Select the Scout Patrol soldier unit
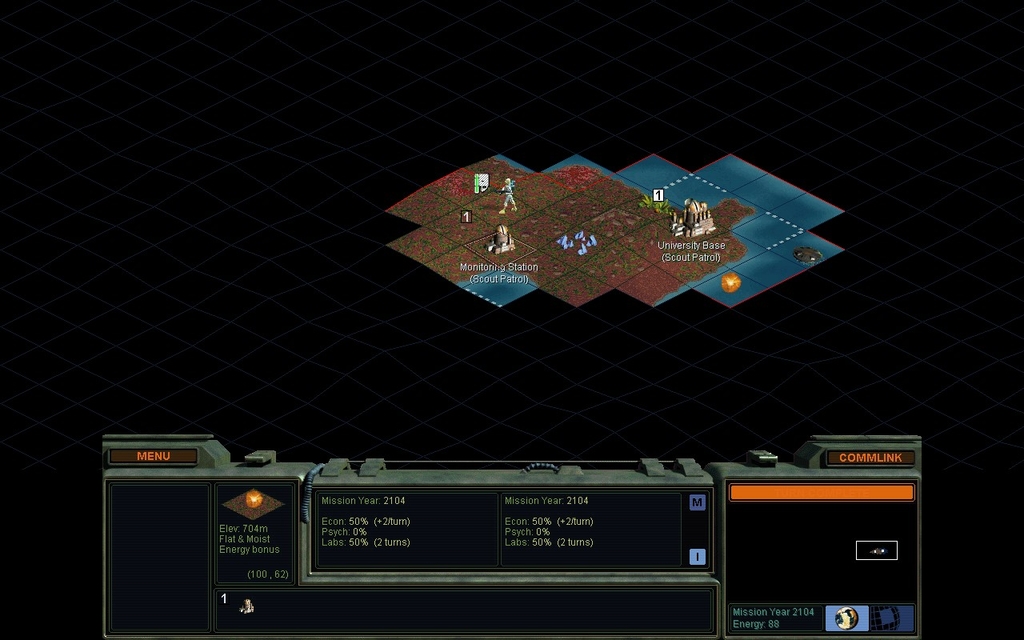The height and width of the screenshot is (640, 1024). [x=508, y=195]
